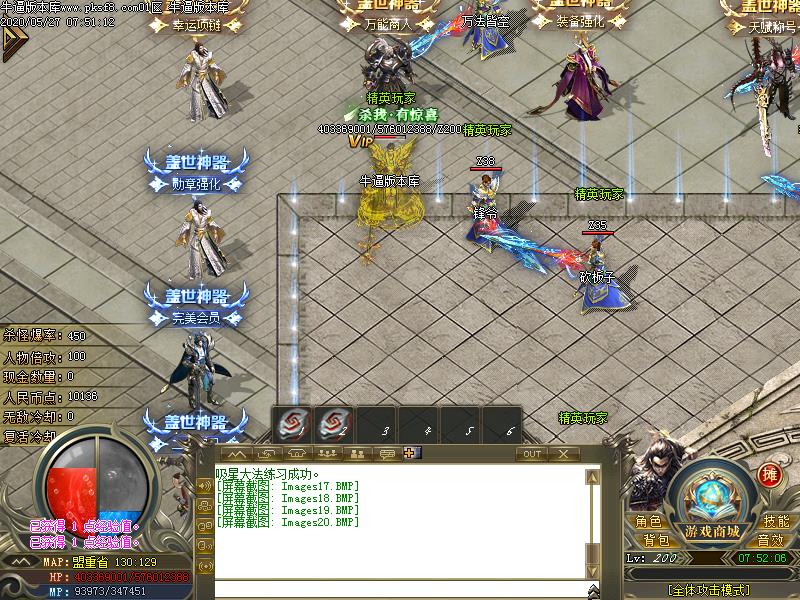The image size is (800, 600).
Task: Click the chat text input field
Action: point(400,589)
